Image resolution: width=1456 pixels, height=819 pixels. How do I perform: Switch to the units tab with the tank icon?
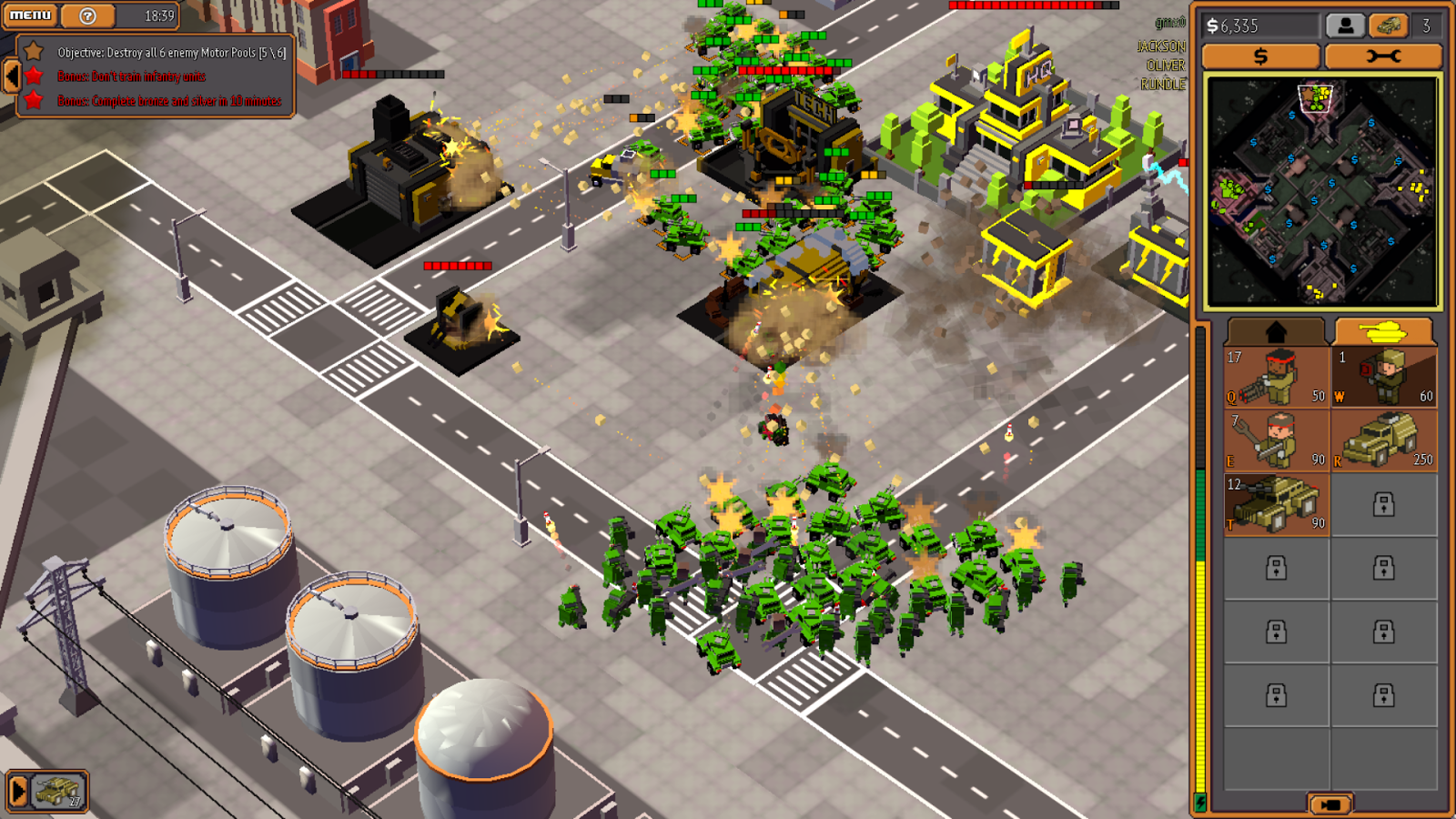pyautogui.click(x=1385, y=329)
